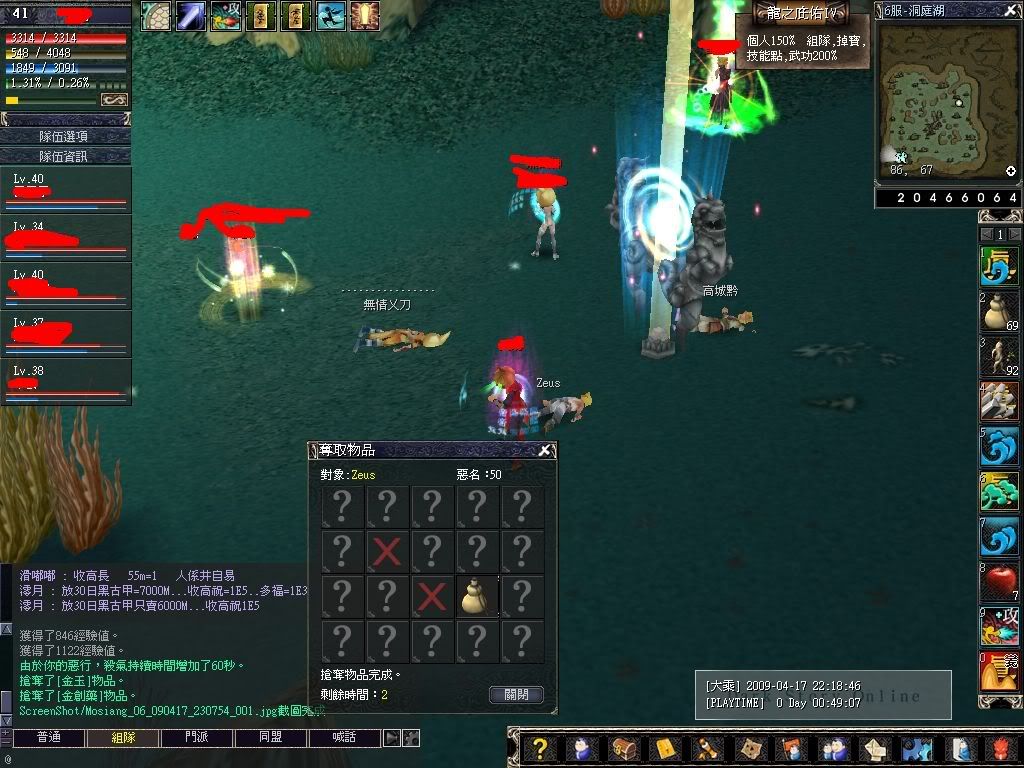This screenshot has height=768, width=1024.
Task: Click the turtle shell buff icon
Action: [x=155, y=15]
